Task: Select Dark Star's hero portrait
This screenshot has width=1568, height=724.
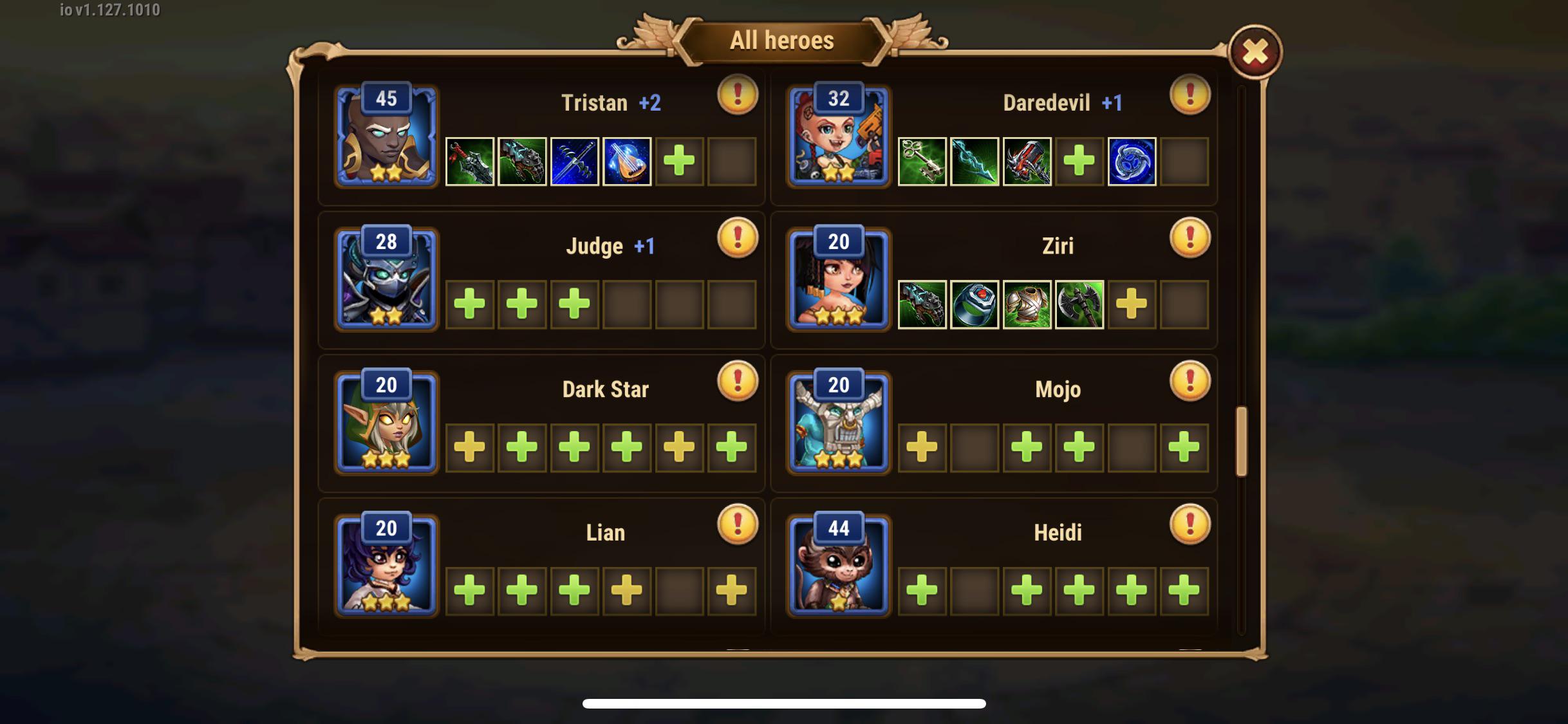Action: [385, 425]
